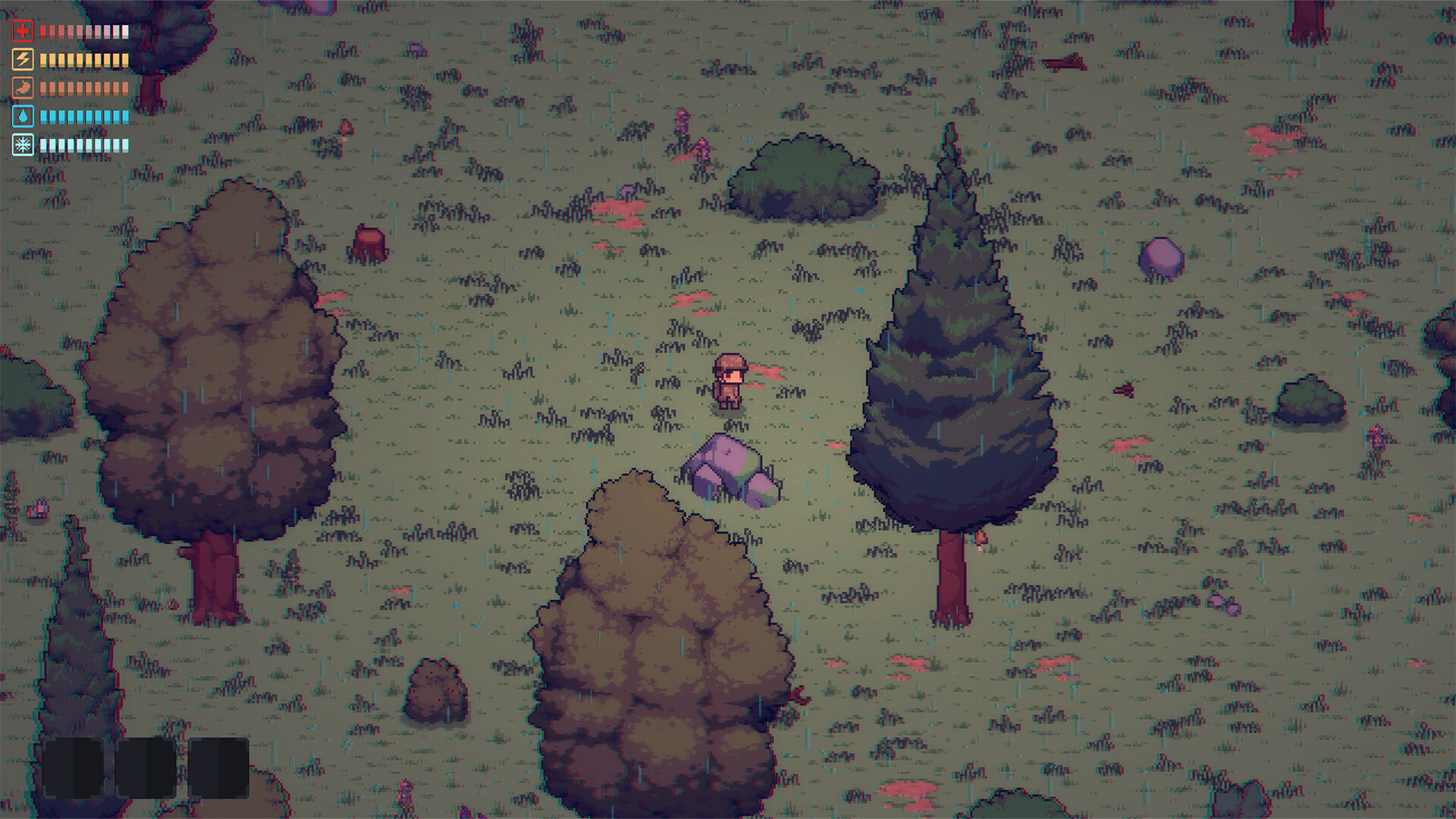This screenshot has width=1456, height=819.
Task: Click the full yellow energy bar
Action: [x=83, y=58]
